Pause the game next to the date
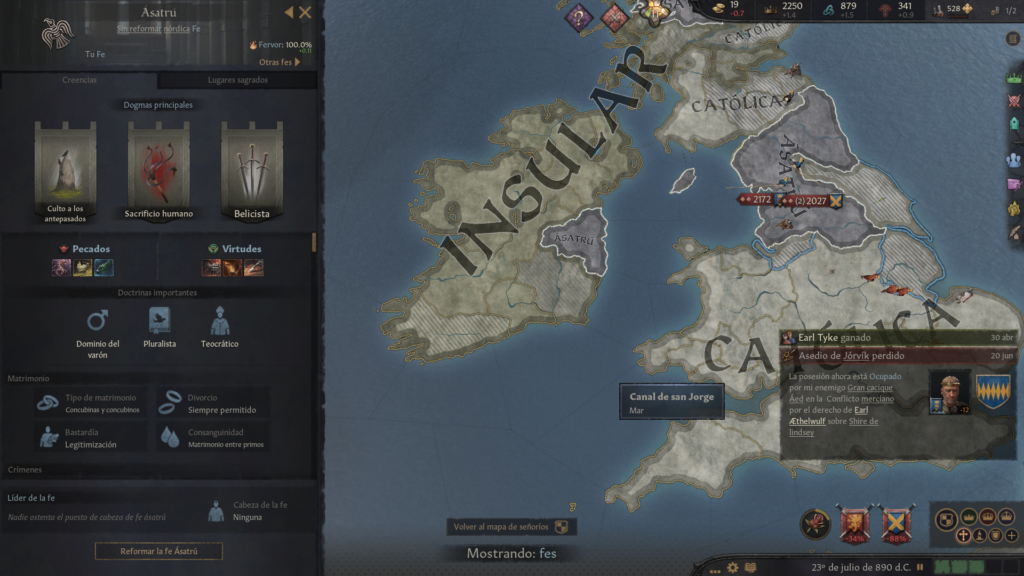 pos(920,567)
